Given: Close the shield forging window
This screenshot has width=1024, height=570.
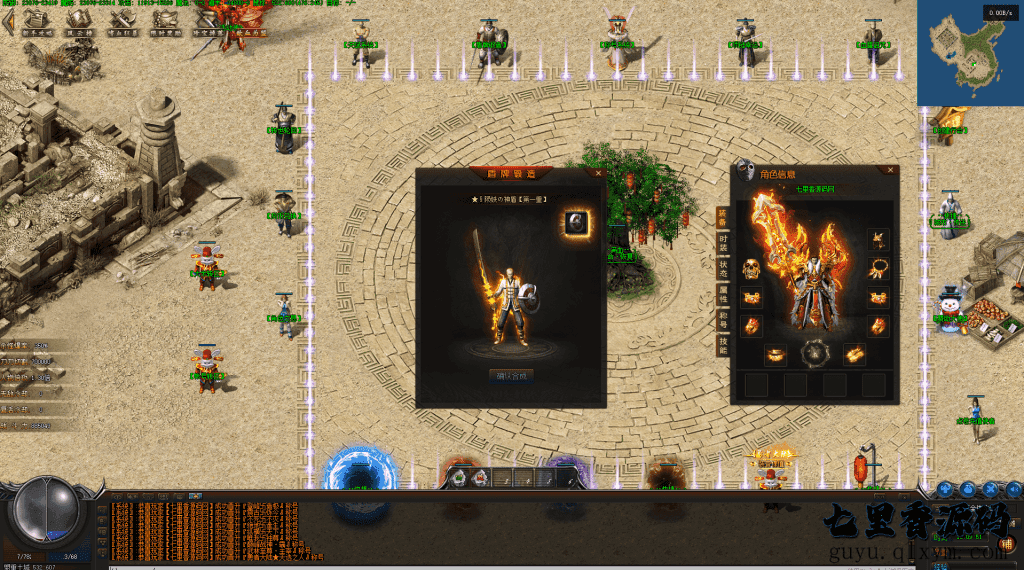Looking at the screenshot, I should 598,172.
